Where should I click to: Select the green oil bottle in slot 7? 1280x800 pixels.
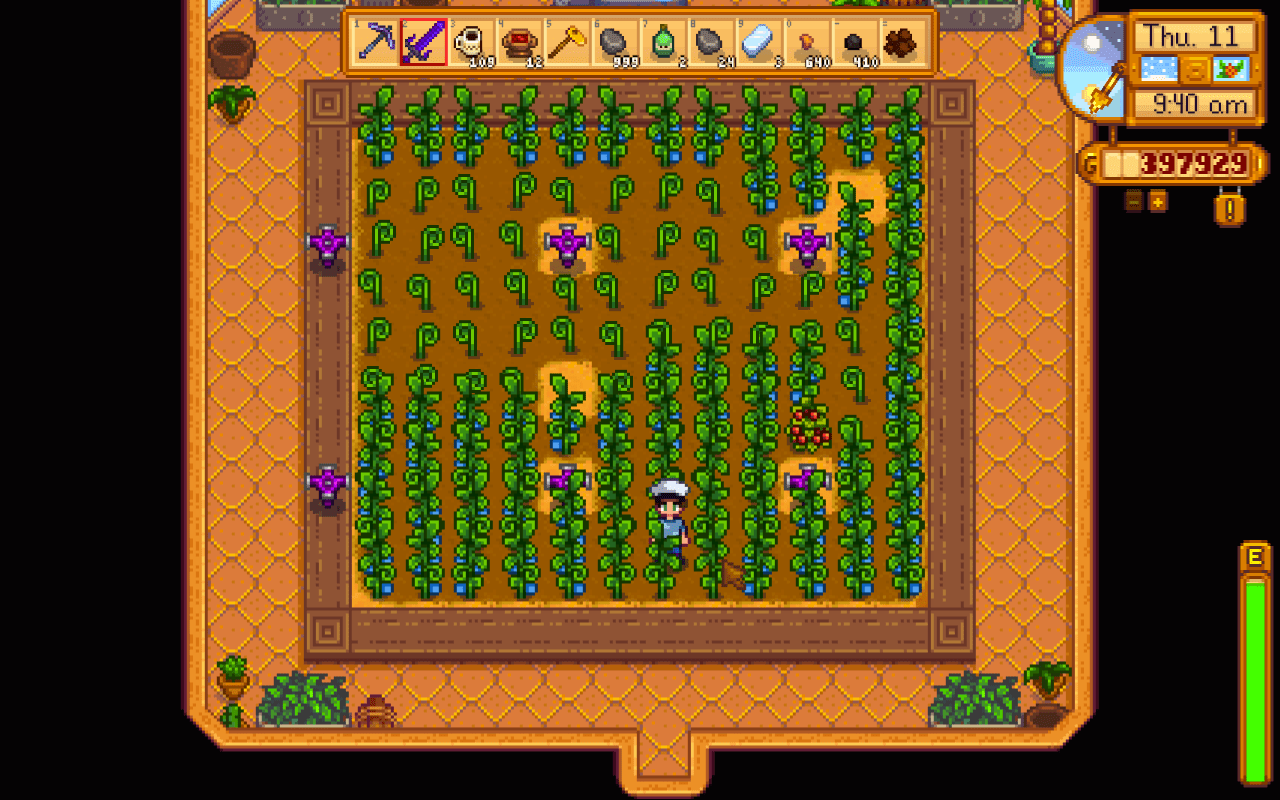coord(661,44)
